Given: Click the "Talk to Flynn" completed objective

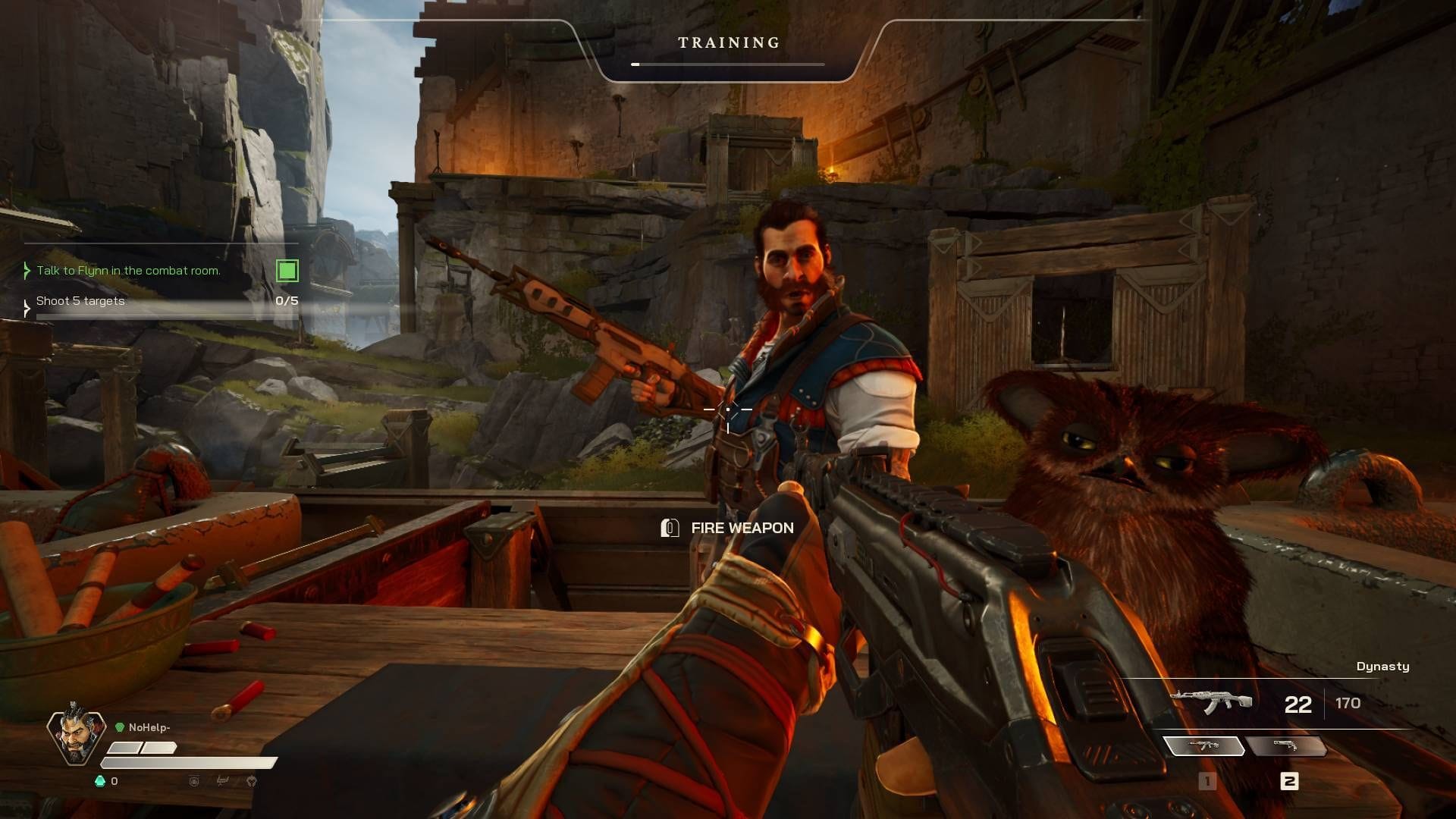Looking at the screenshot, I should pos(128,271).
